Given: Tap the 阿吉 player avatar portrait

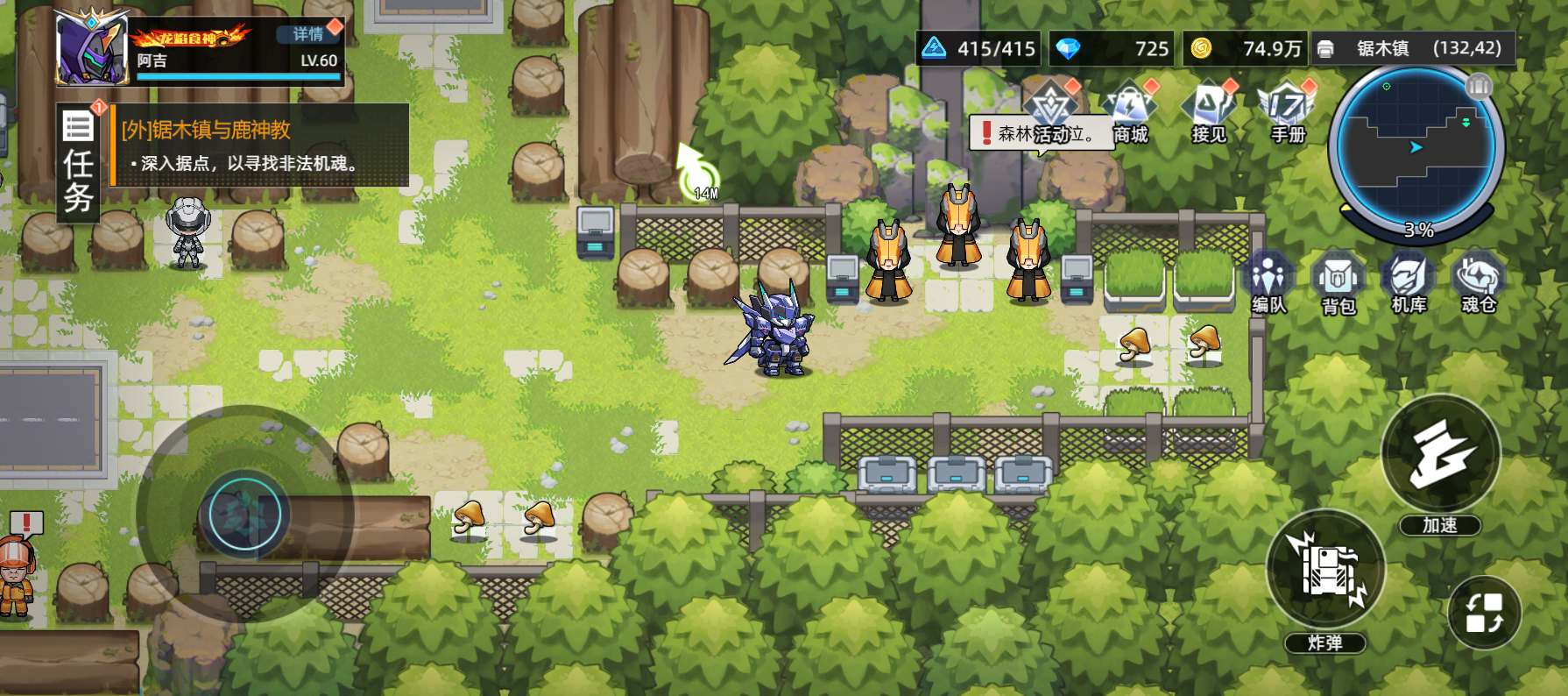Looking at the screenshot, I should (x=93, y=49).
